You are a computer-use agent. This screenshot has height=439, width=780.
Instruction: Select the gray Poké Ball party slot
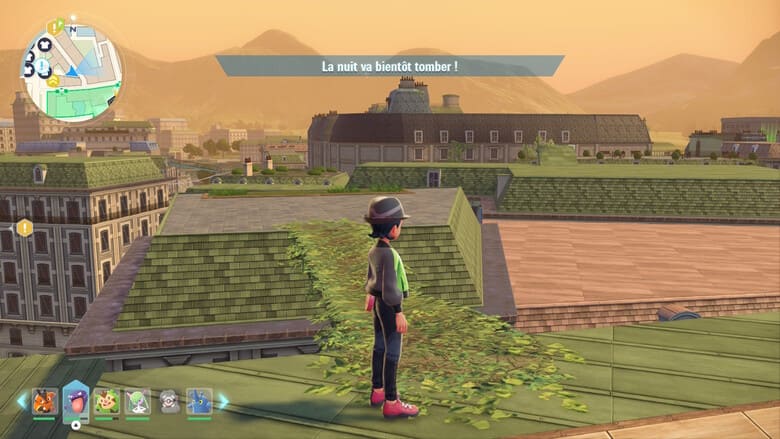tap(169, 402)
